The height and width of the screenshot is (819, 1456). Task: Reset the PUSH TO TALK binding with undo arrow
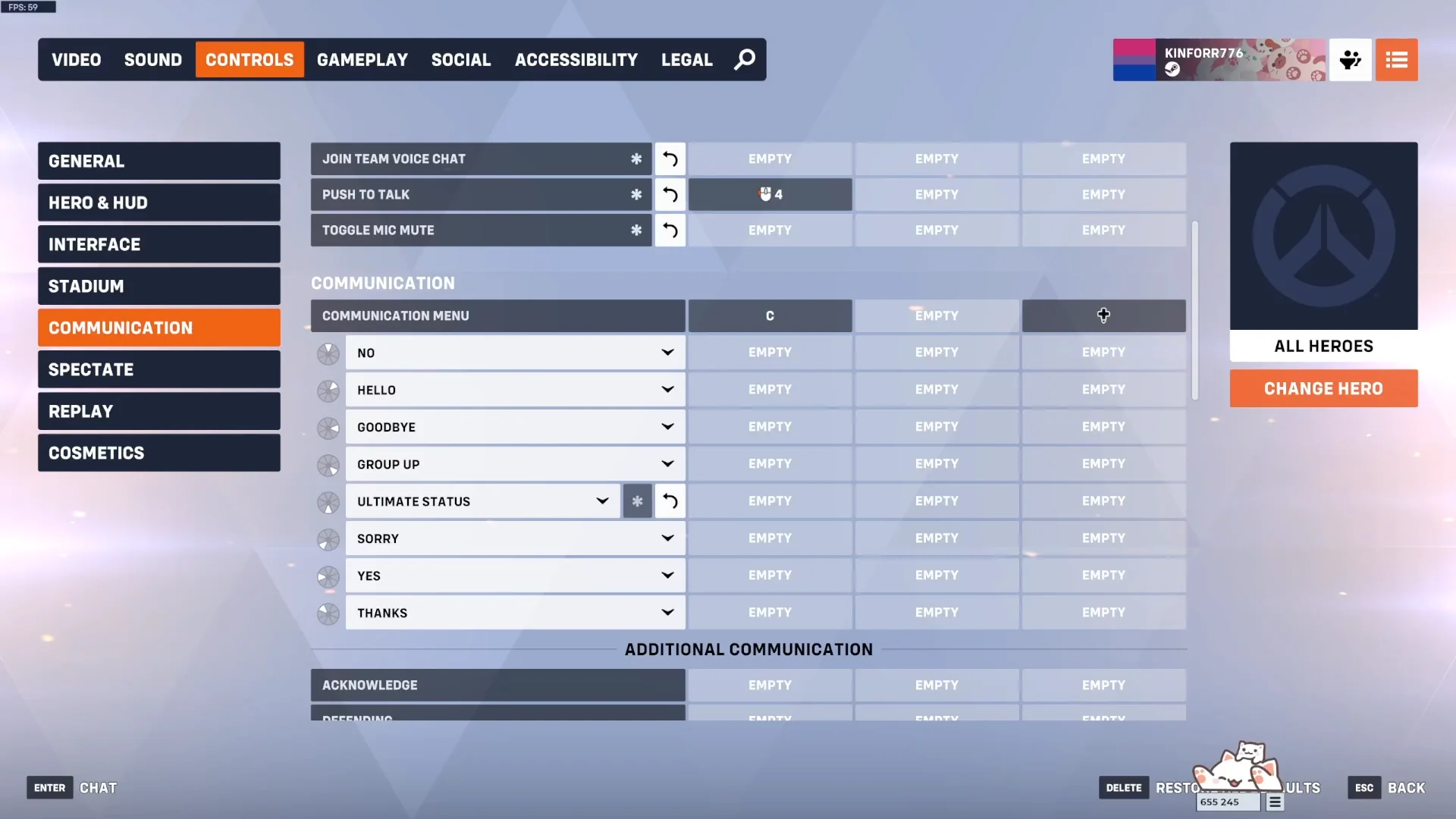[670, 194]
